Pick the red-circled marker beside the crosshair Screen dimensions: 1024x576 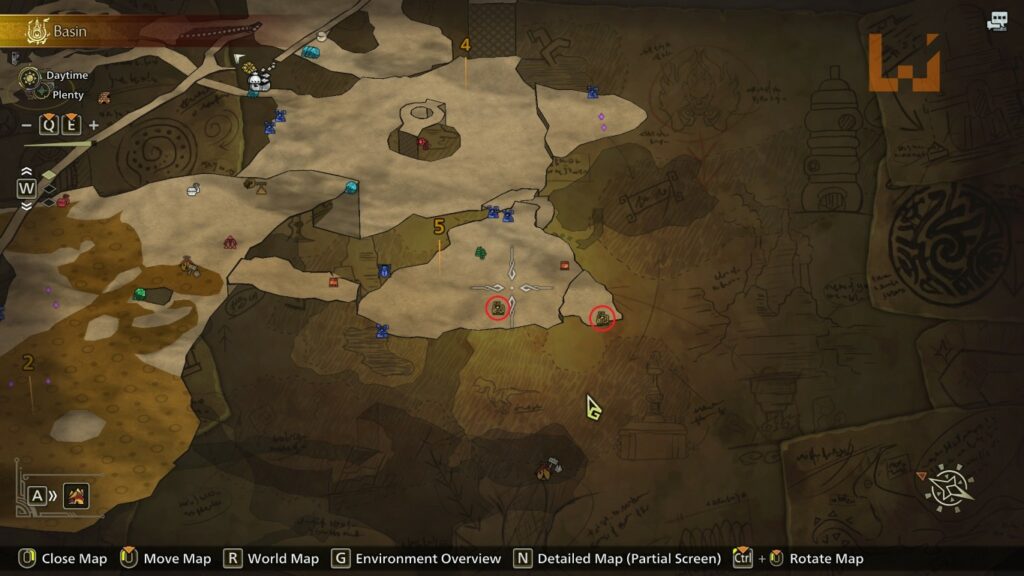tap(497, 308)
